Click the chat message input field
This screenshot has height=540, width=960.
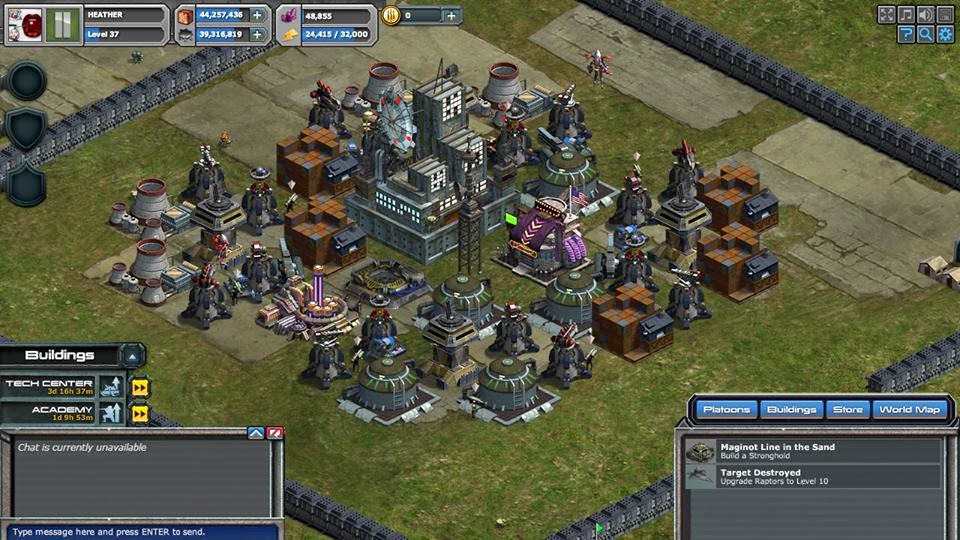coord(140,531)
